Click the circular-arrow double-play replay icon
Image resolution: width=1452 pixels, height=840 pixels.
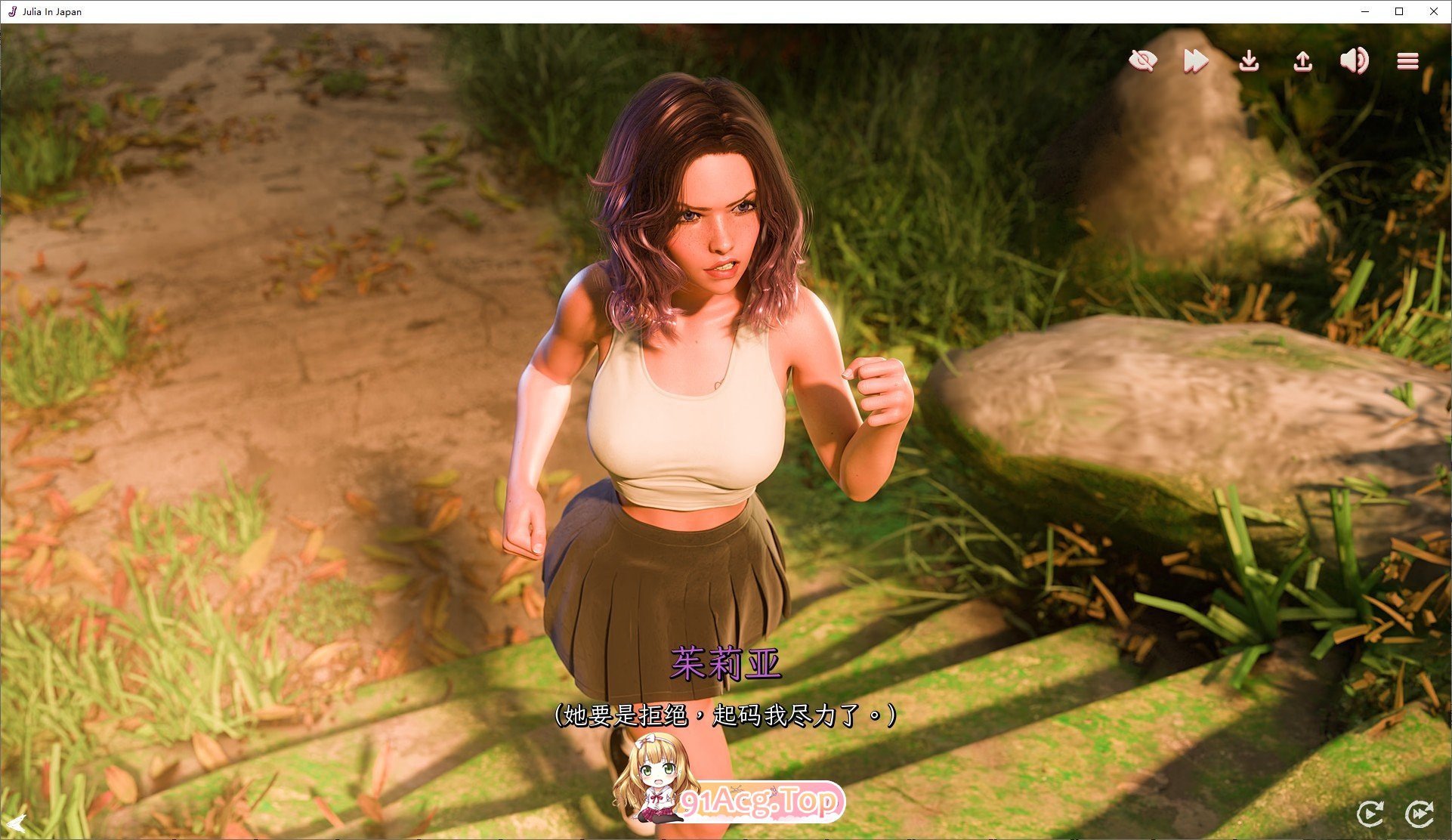pyautogui.click(x=1419, y=814)
